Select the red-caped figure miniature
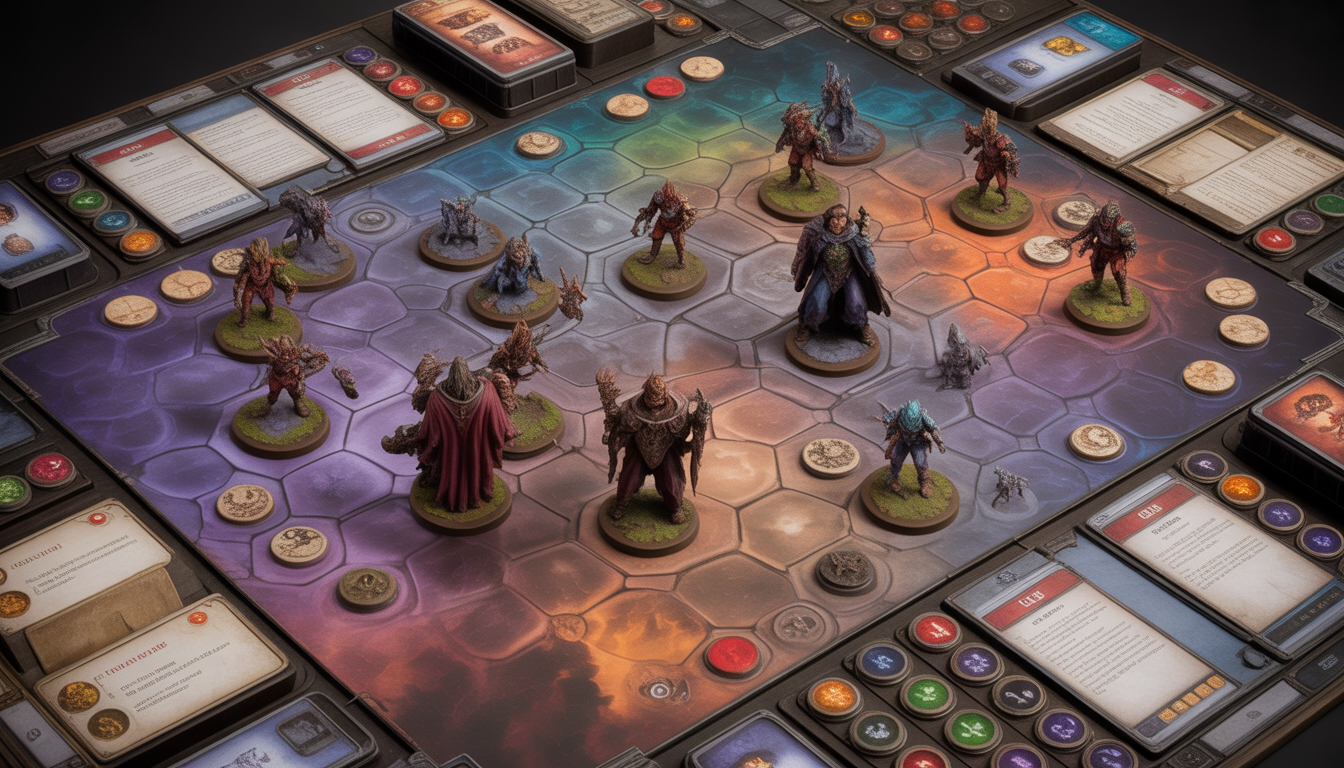This screenshot has height=768, width=1344. (x=462, y=440)
